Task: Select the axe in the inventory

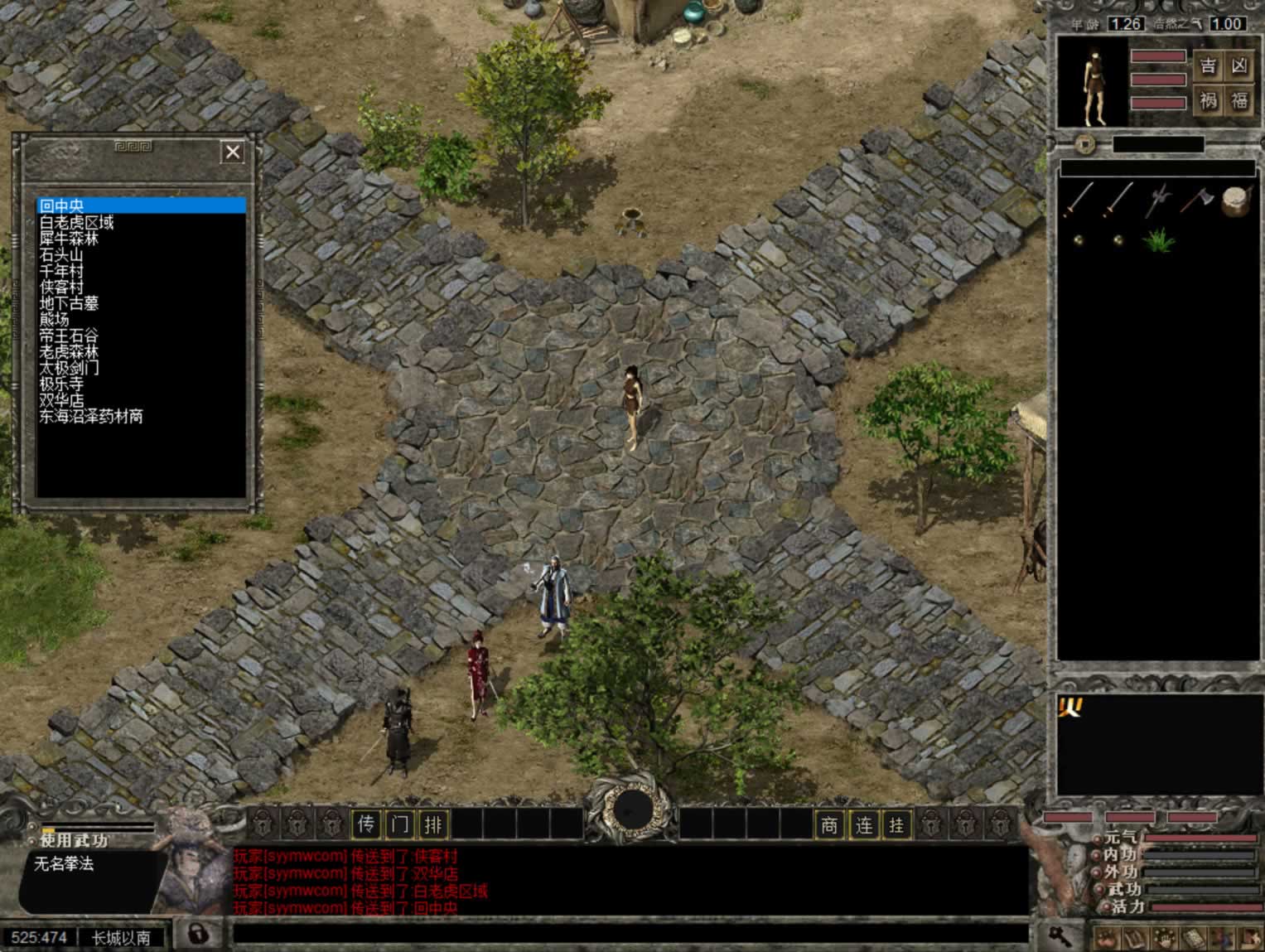Action: 1196,200
